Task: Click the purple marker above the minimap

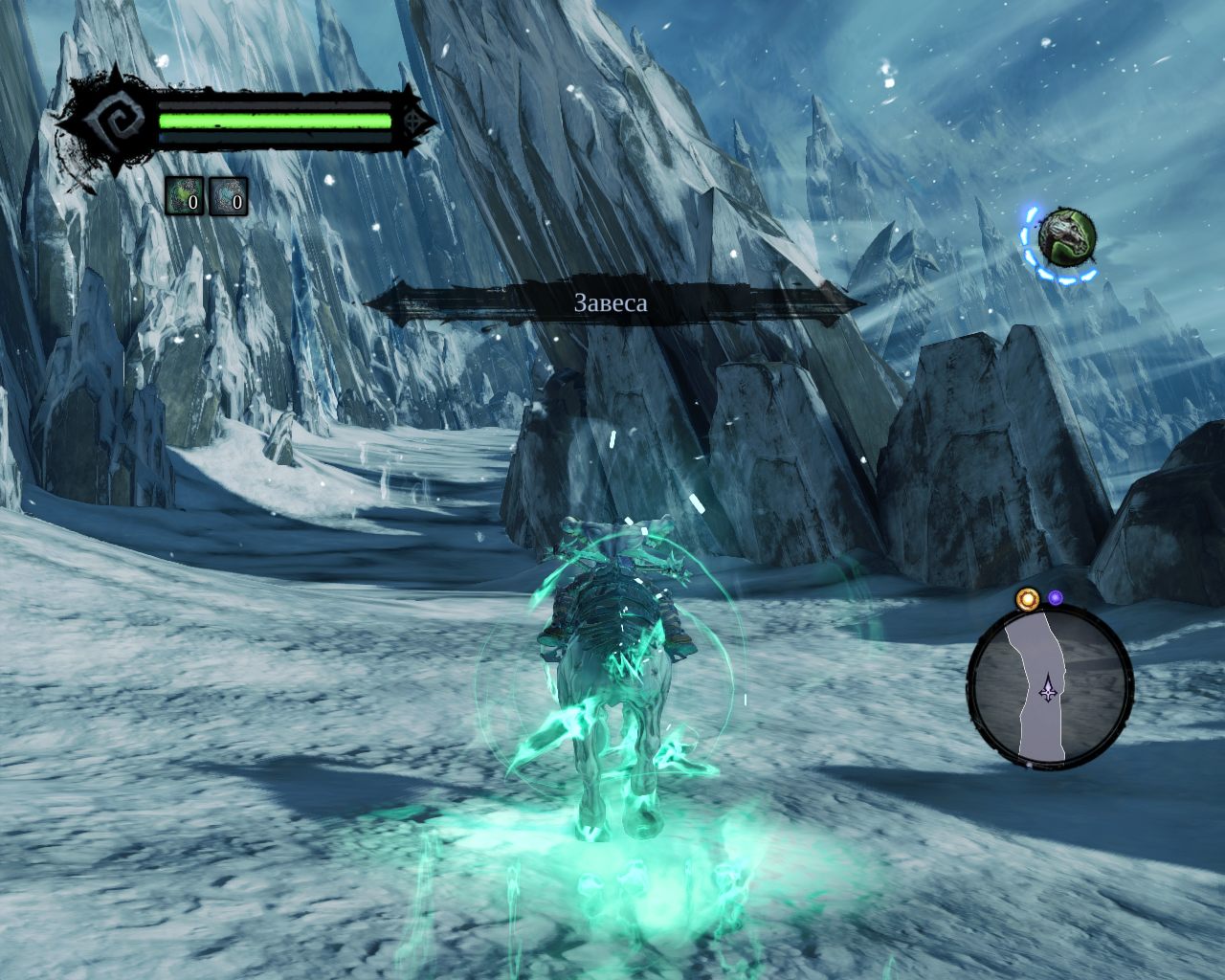Action: [x=1055, y=598]
